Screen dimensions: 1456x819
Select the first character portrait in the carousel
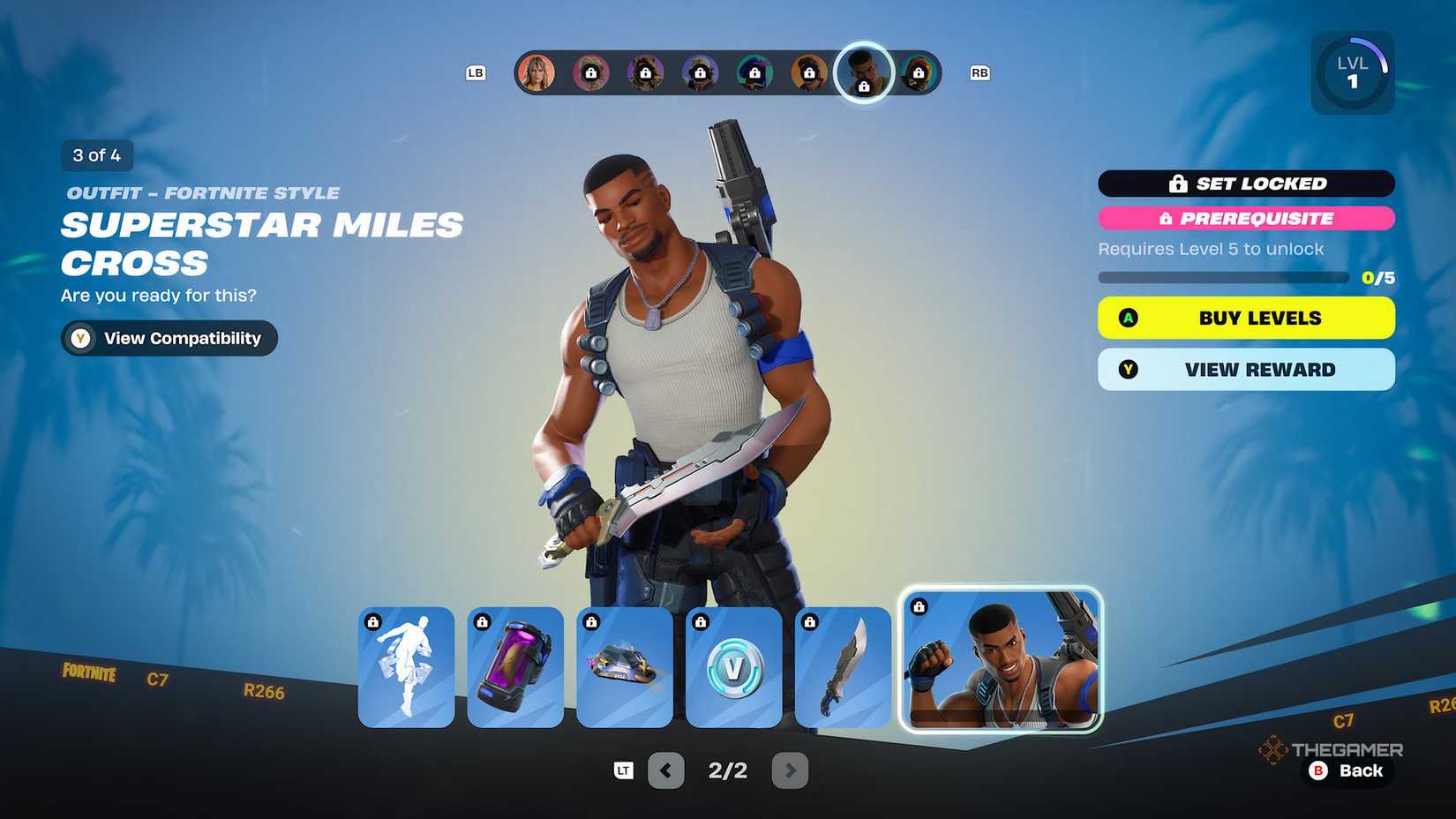(x=538, y=71)
